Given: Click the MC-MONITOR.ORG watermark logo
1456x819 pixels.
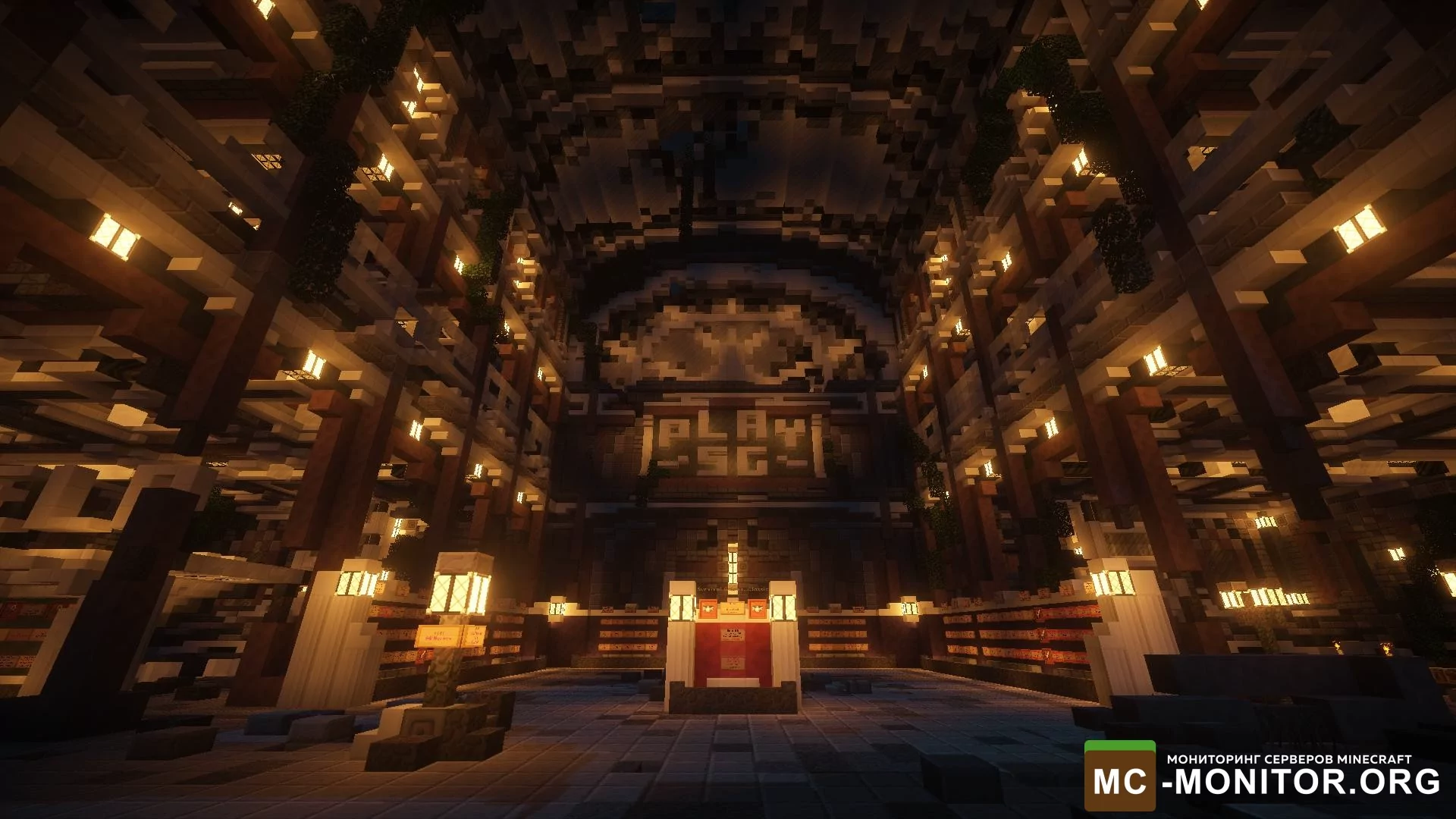Looking at the screenshot, I should coord(1262,777).
